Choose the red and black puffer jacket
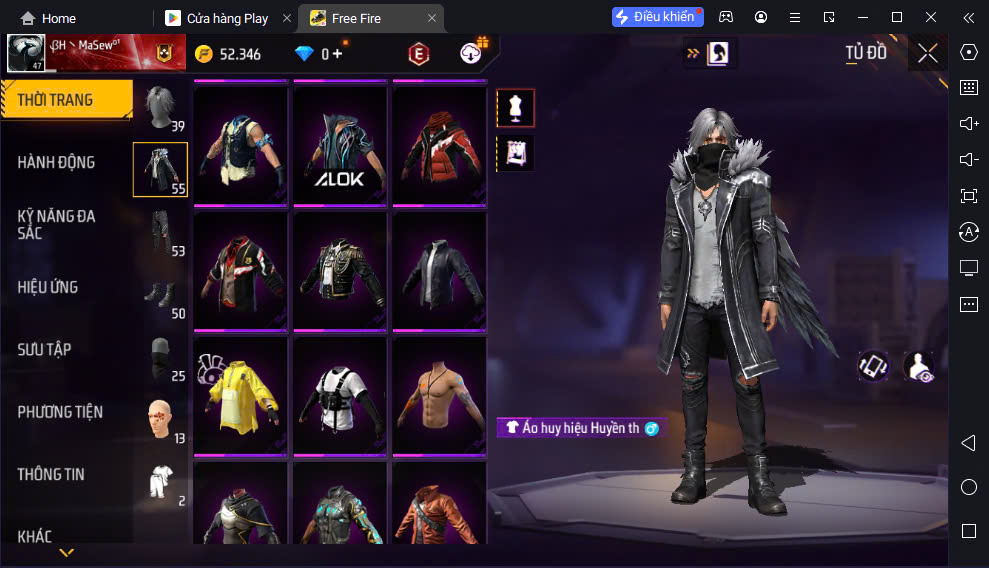989x568 pixels. [439, 145]
